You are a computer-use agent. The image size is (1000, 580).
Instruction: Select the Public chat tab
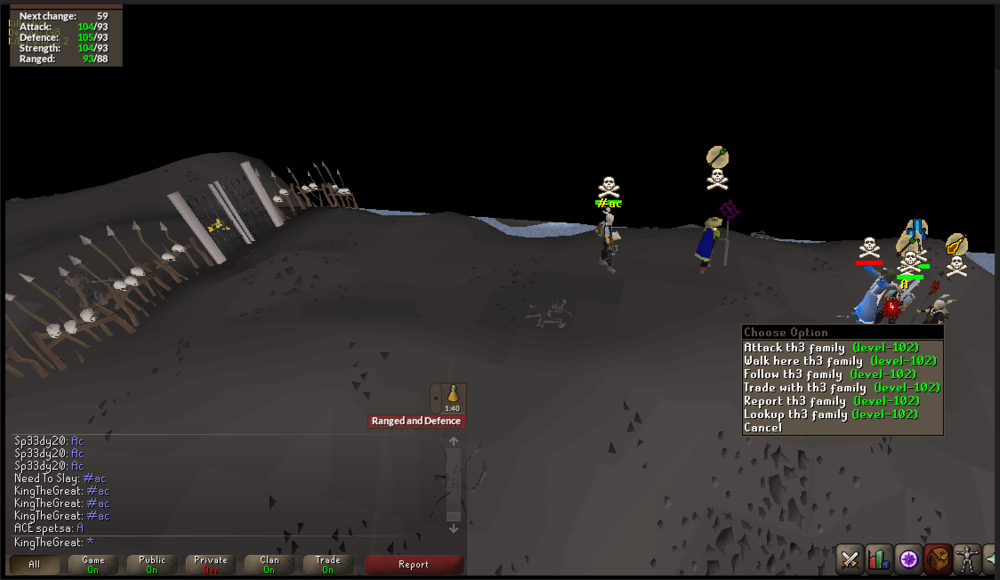tap(152, 564)
